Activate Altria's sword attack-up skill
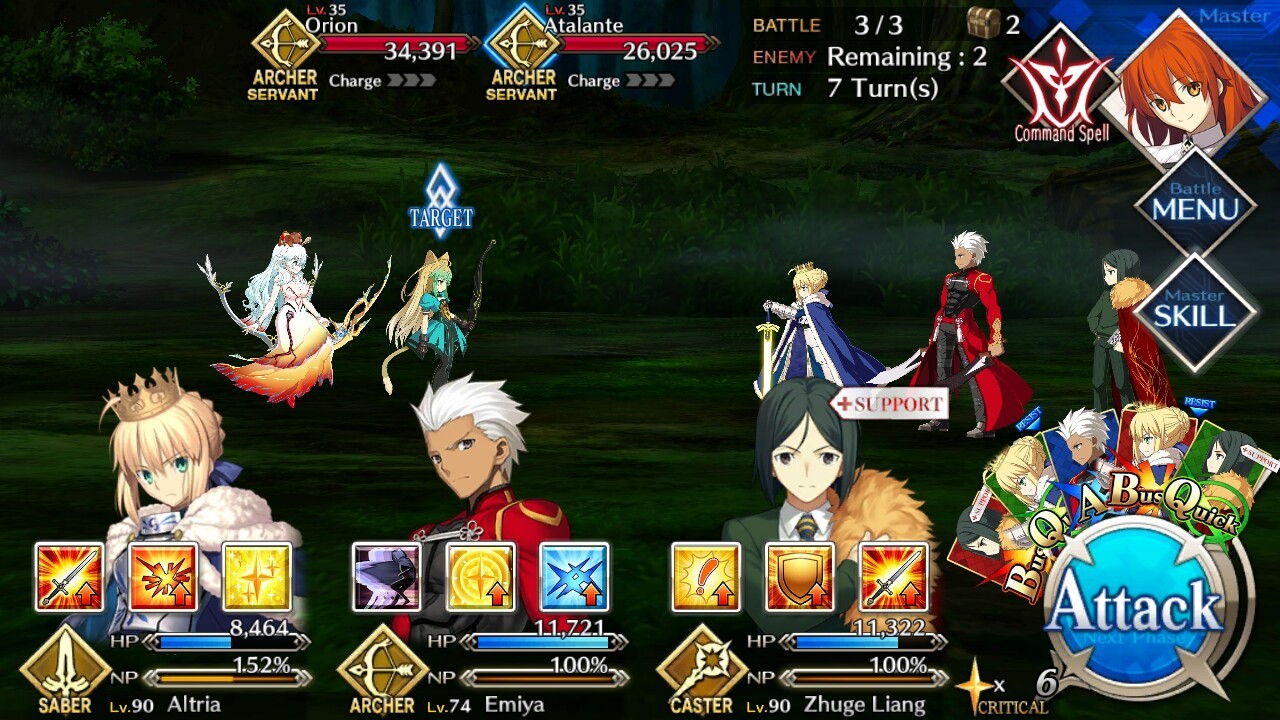 click(69, 577)
